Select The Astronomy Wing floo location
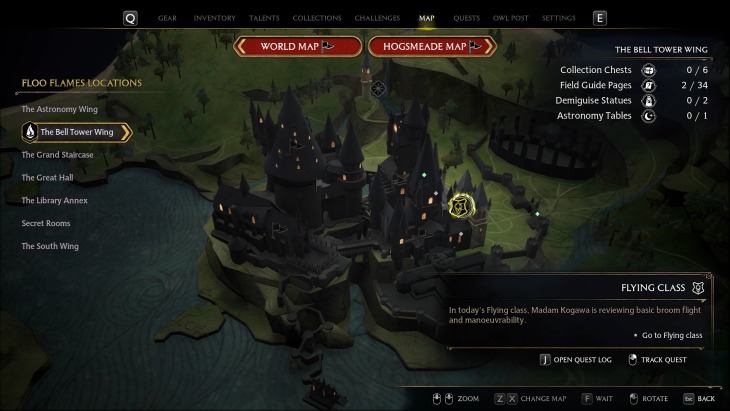This screenshot has height=411, width=730. click(60, 108)
